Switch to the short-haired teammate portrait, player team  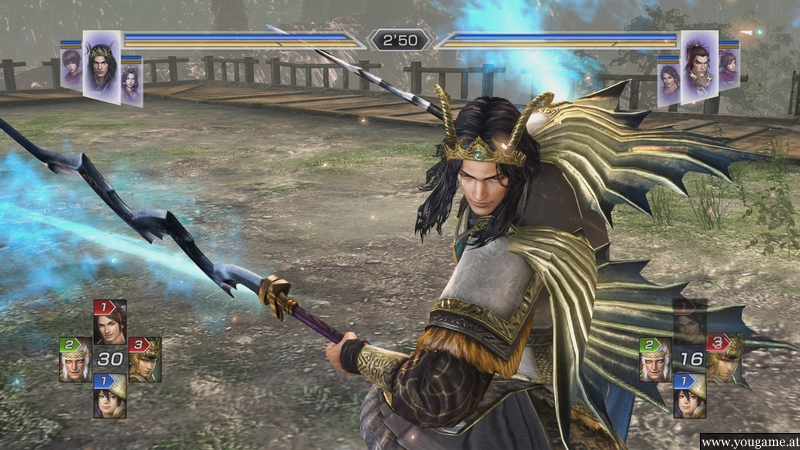(71, 70)
